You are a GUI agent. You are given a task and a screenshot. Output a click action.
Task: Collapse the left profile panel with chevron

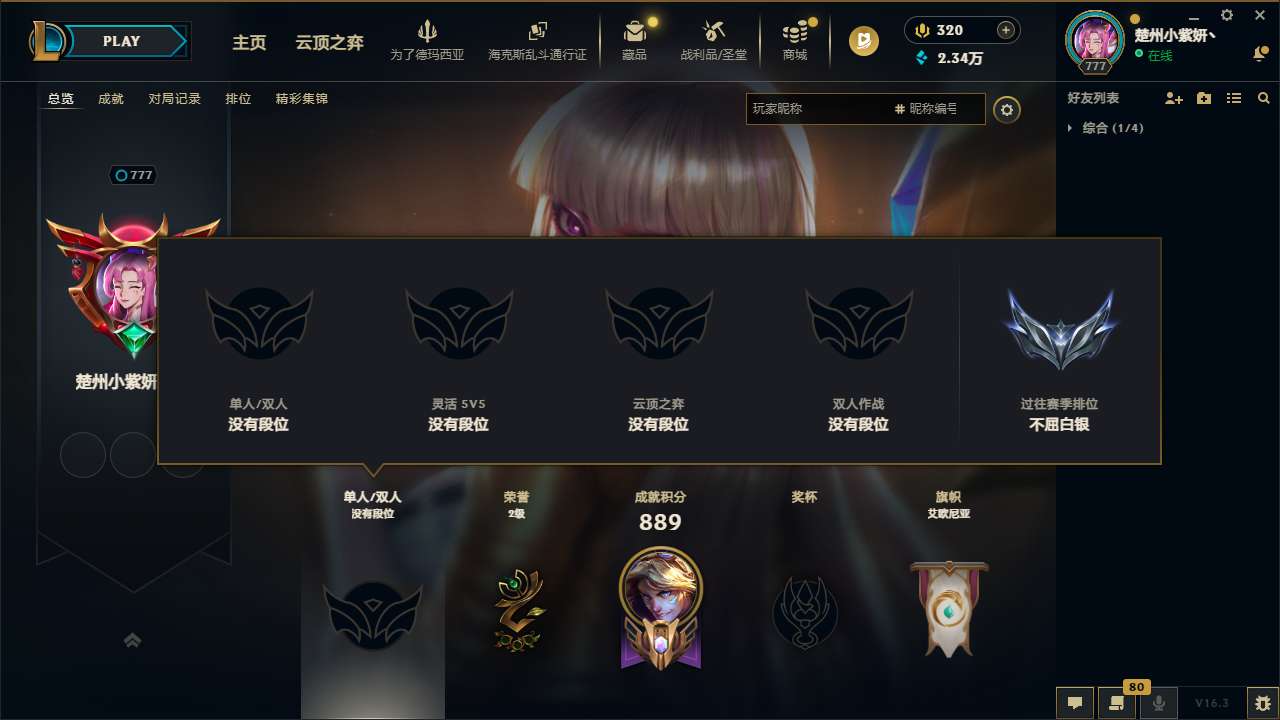pos(133,639)
